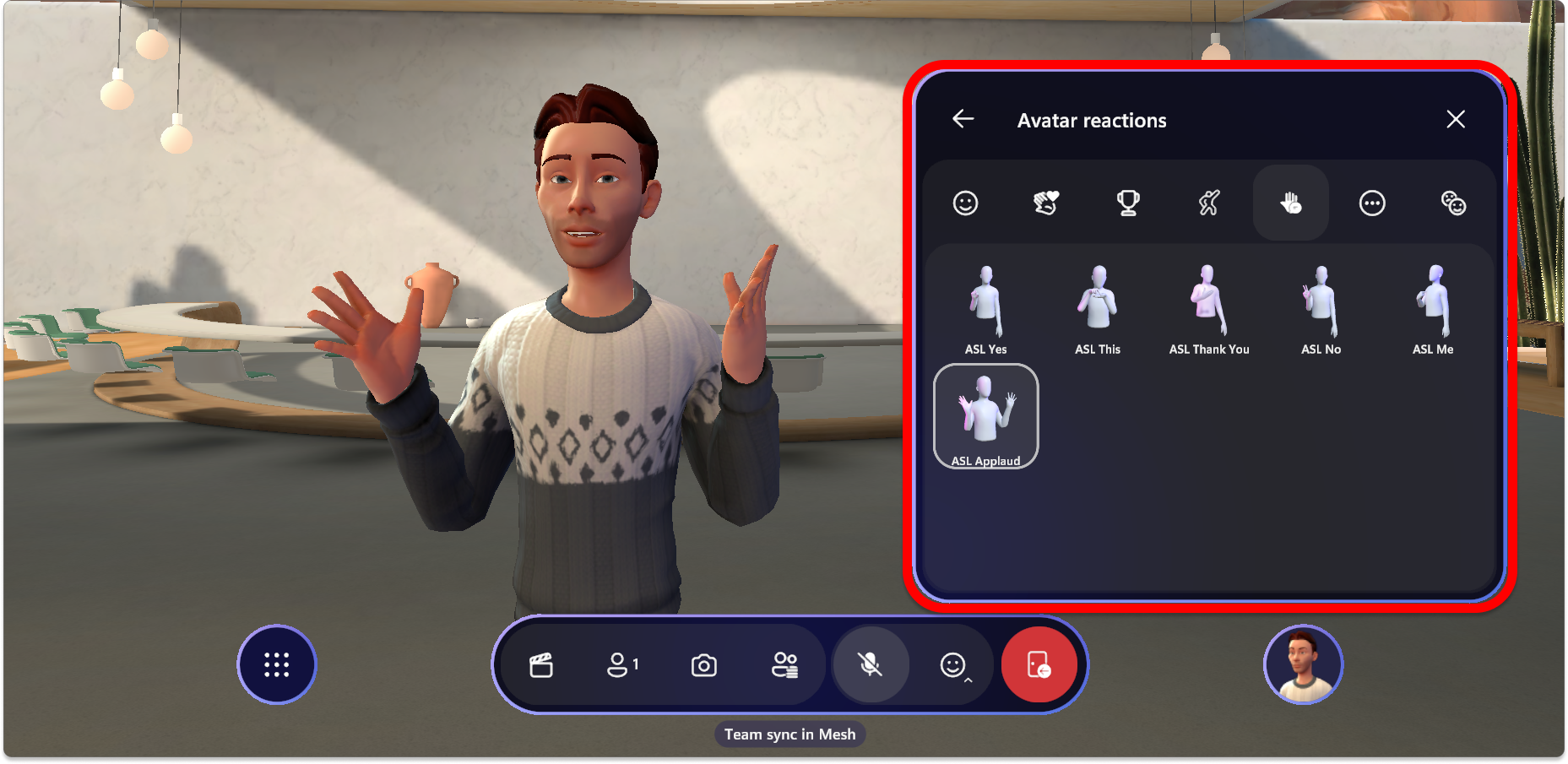Open the apps grid menu
The height and width of the screenshot is (764, 1568).
coord(276,664)
